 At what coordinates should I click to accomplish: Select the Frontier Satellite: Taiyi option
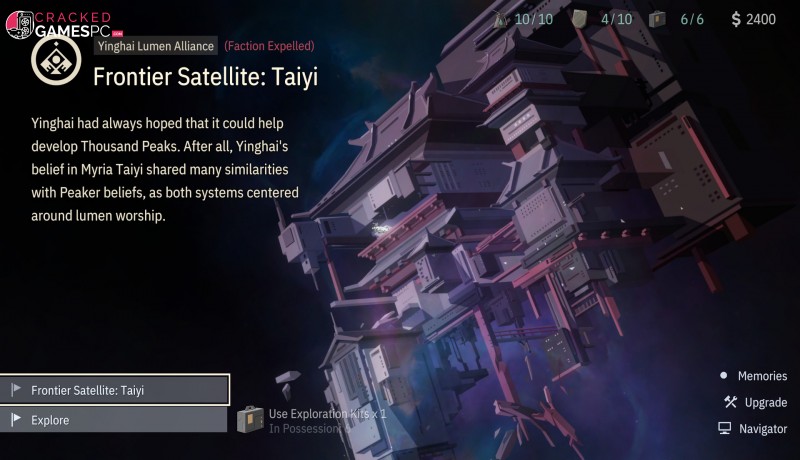(x=115, y=390)
